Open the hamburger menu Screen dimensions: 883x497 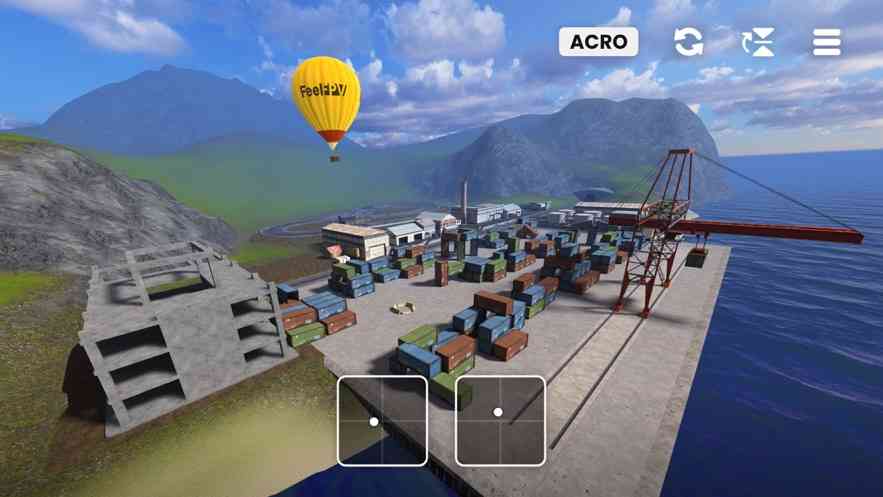click(x=827, y=42)
